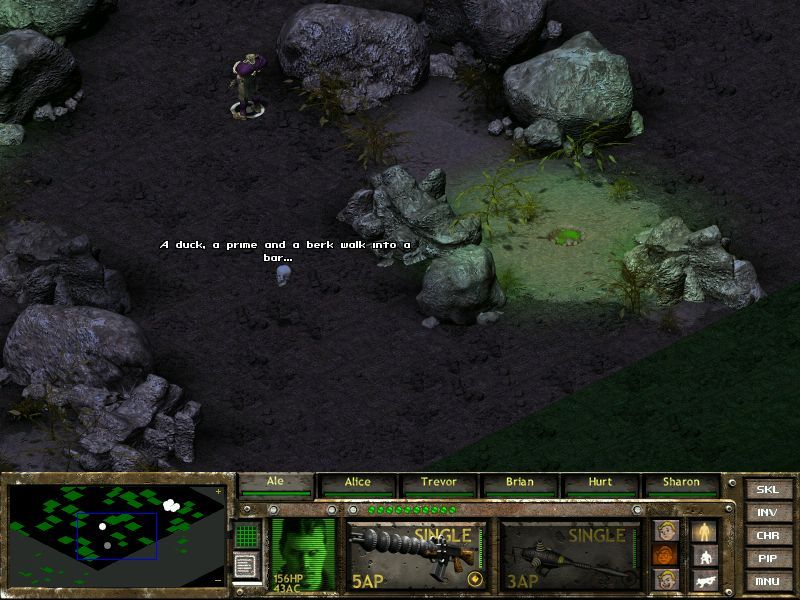Zoom out the minimap with minus button
Image resolution: width=800 pixels, height=600 pixels.
tap(219, 579)
